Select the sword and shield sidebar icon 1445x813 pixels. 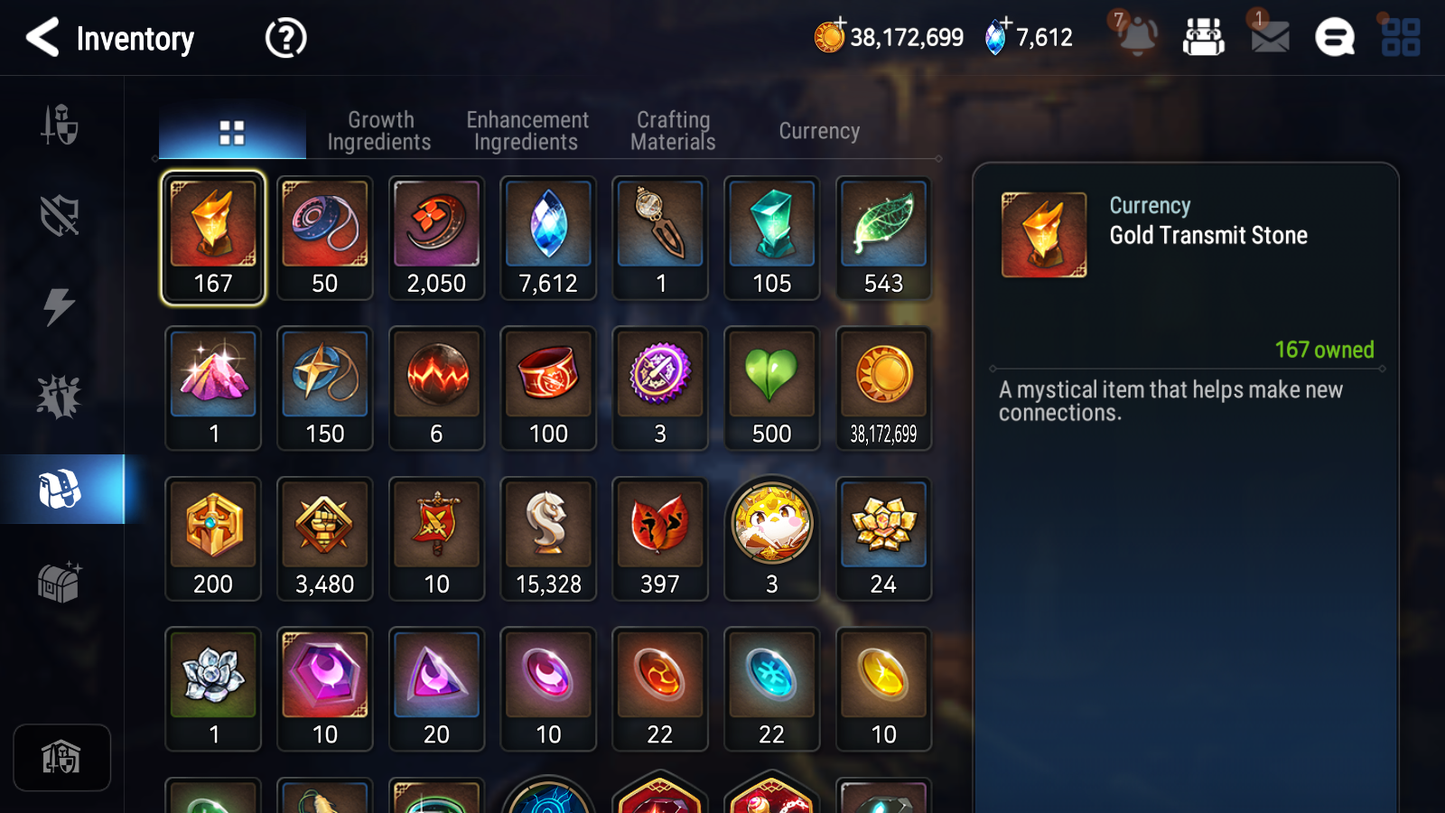tap(60, 124)
